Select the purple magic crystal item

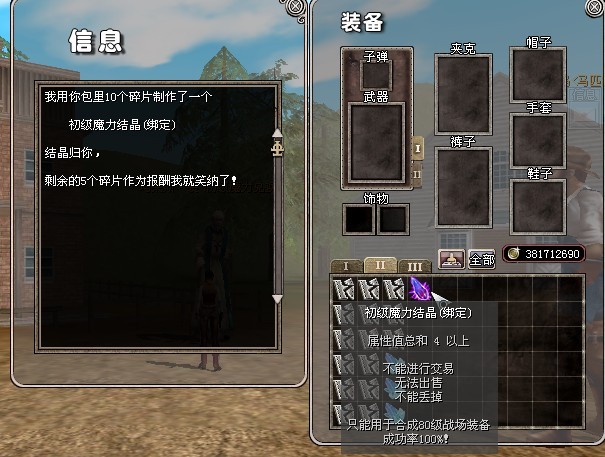[420, 289]
